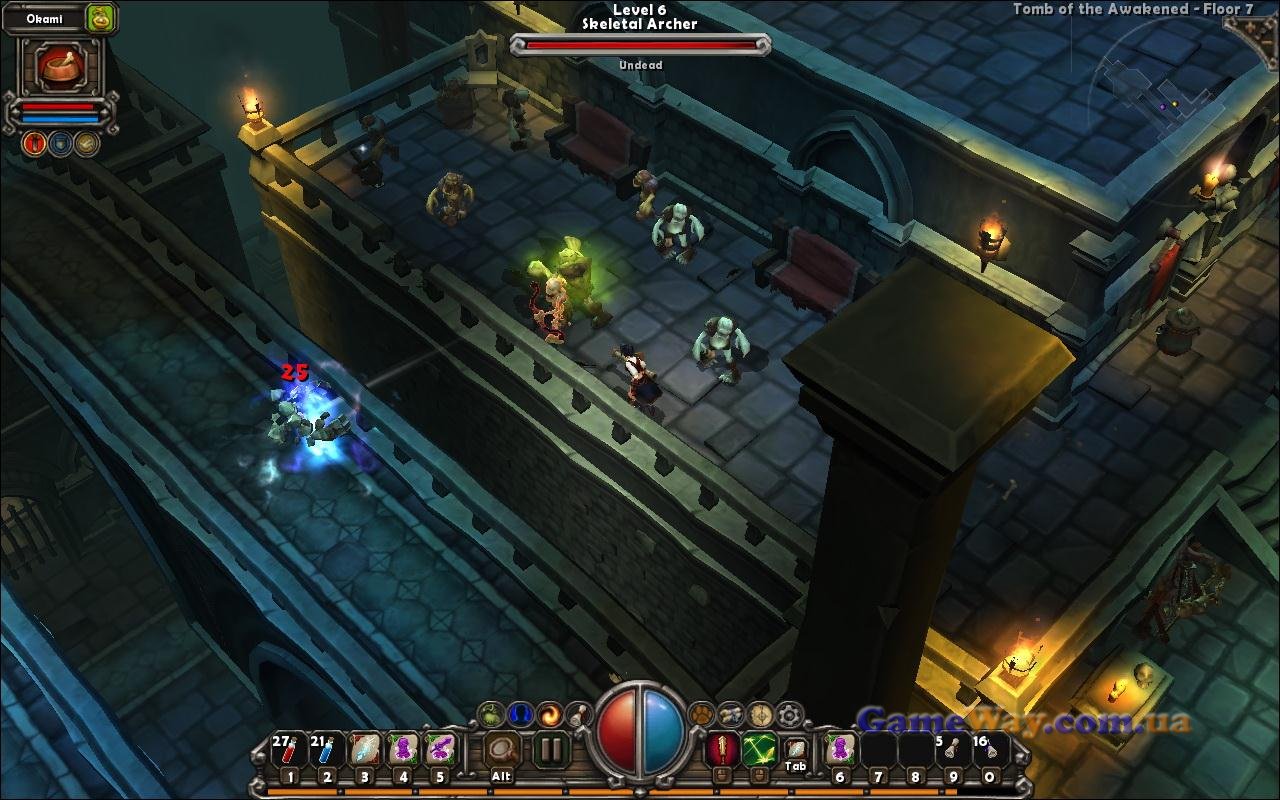This screenshot has height=800, width=1280.
Task: Use the feather scroll in slot 3
Action: click(364, 750)
